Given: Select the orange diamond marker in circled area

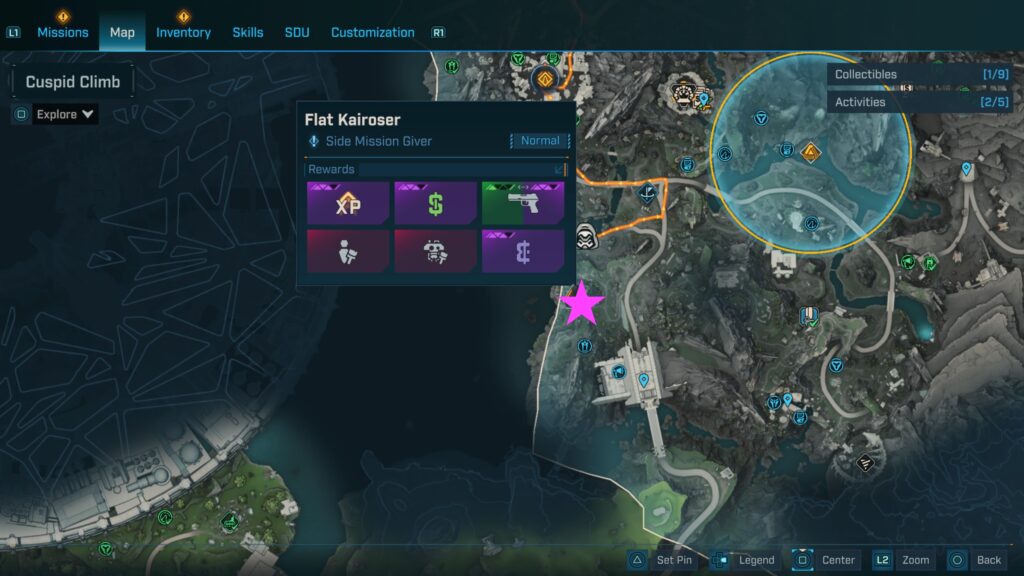Looking at the screenshot, I should [810, 153].
